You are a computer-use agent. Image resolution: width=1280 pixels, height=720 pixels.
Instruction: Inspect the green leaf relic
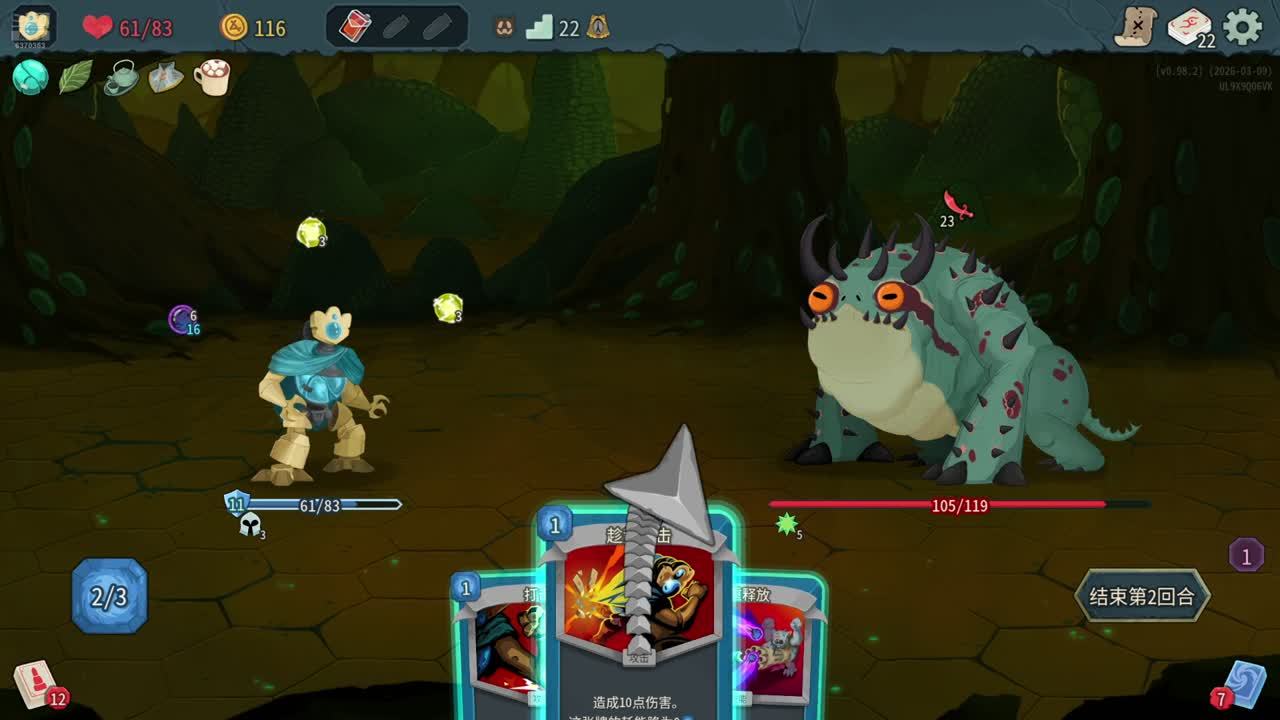(75, 77)
